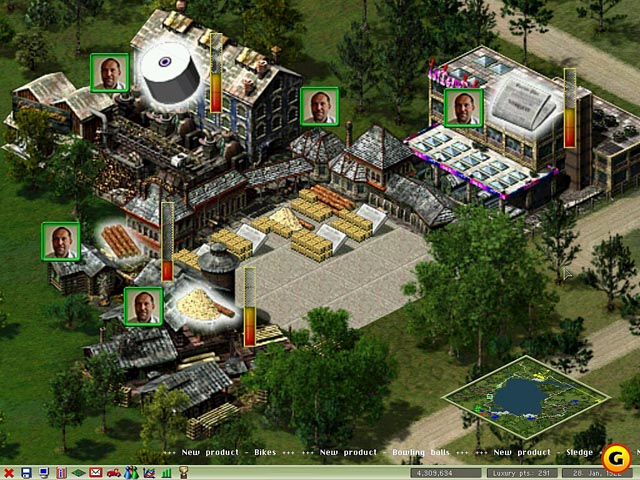The width and height of the screenshot is (640, 480).
Task: View the line chart statistics
Action: (x=148, y=472)
